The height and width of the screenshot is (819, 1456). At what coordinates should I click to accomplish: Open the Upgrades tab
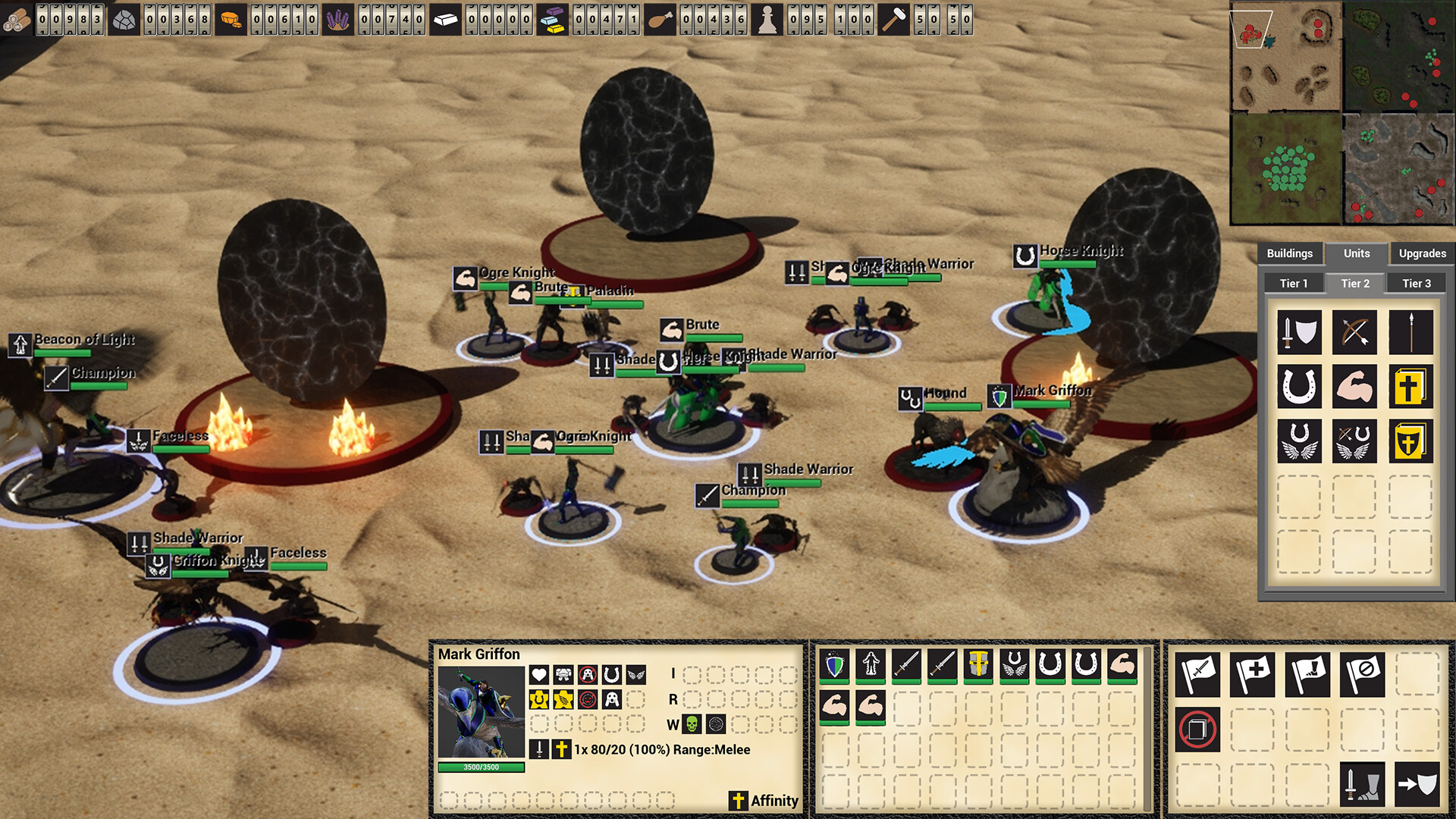coord(1422,253)
